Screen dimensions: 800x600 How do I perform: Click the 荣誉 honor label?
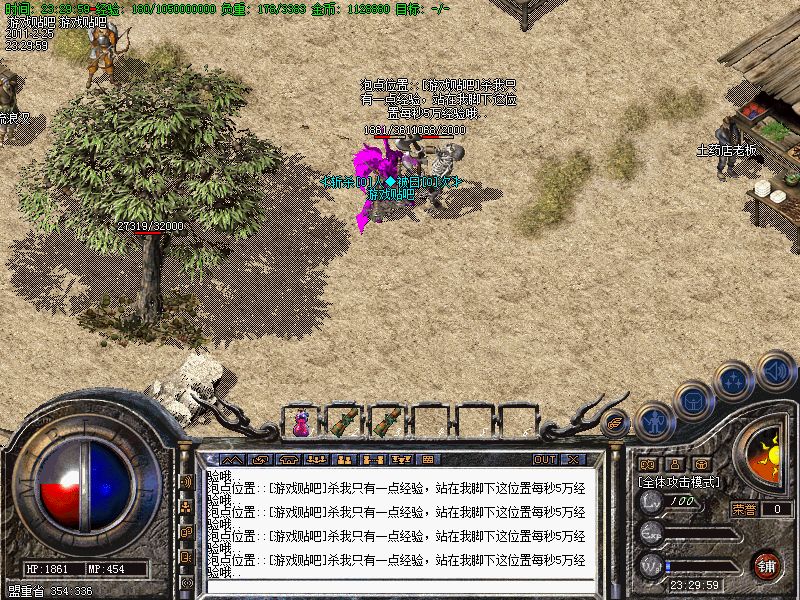[x=743, y=509]
